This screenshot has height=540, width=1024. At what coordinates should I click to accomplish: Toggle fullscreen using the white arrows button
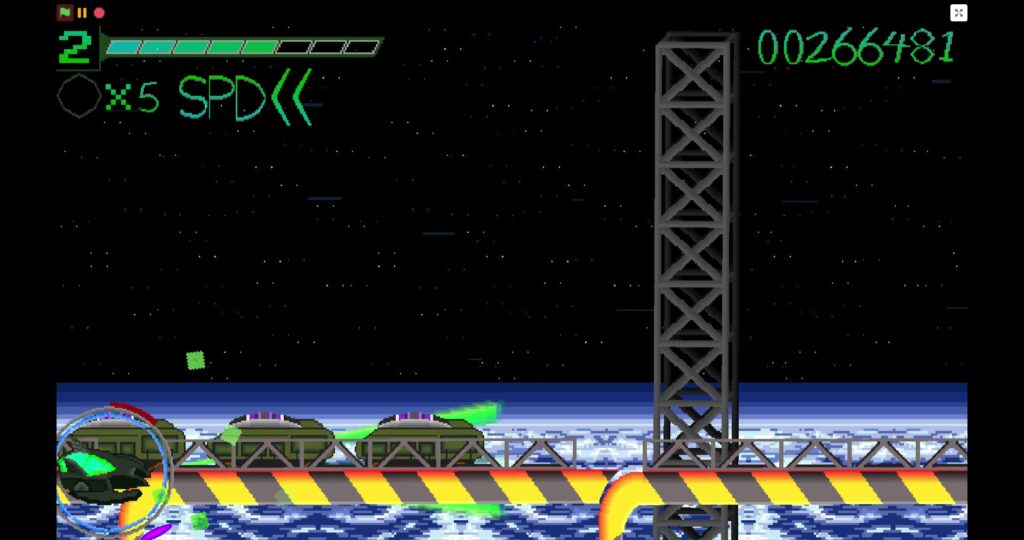coord(958,13)
